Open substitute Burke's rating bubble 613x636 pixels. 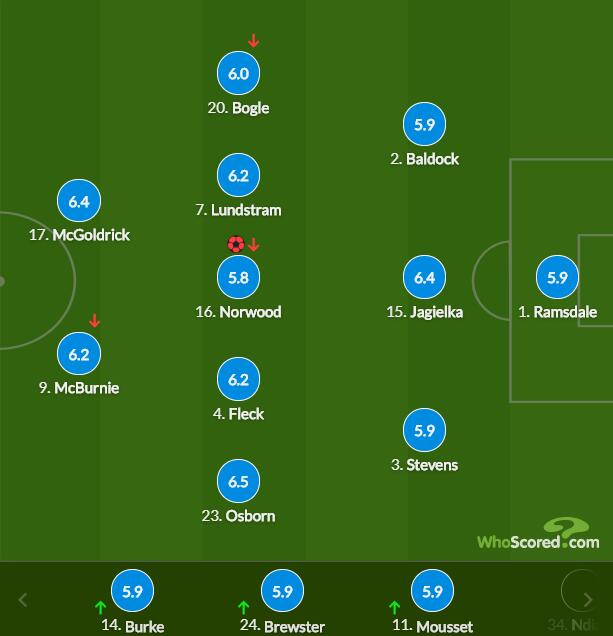point(132,592)
